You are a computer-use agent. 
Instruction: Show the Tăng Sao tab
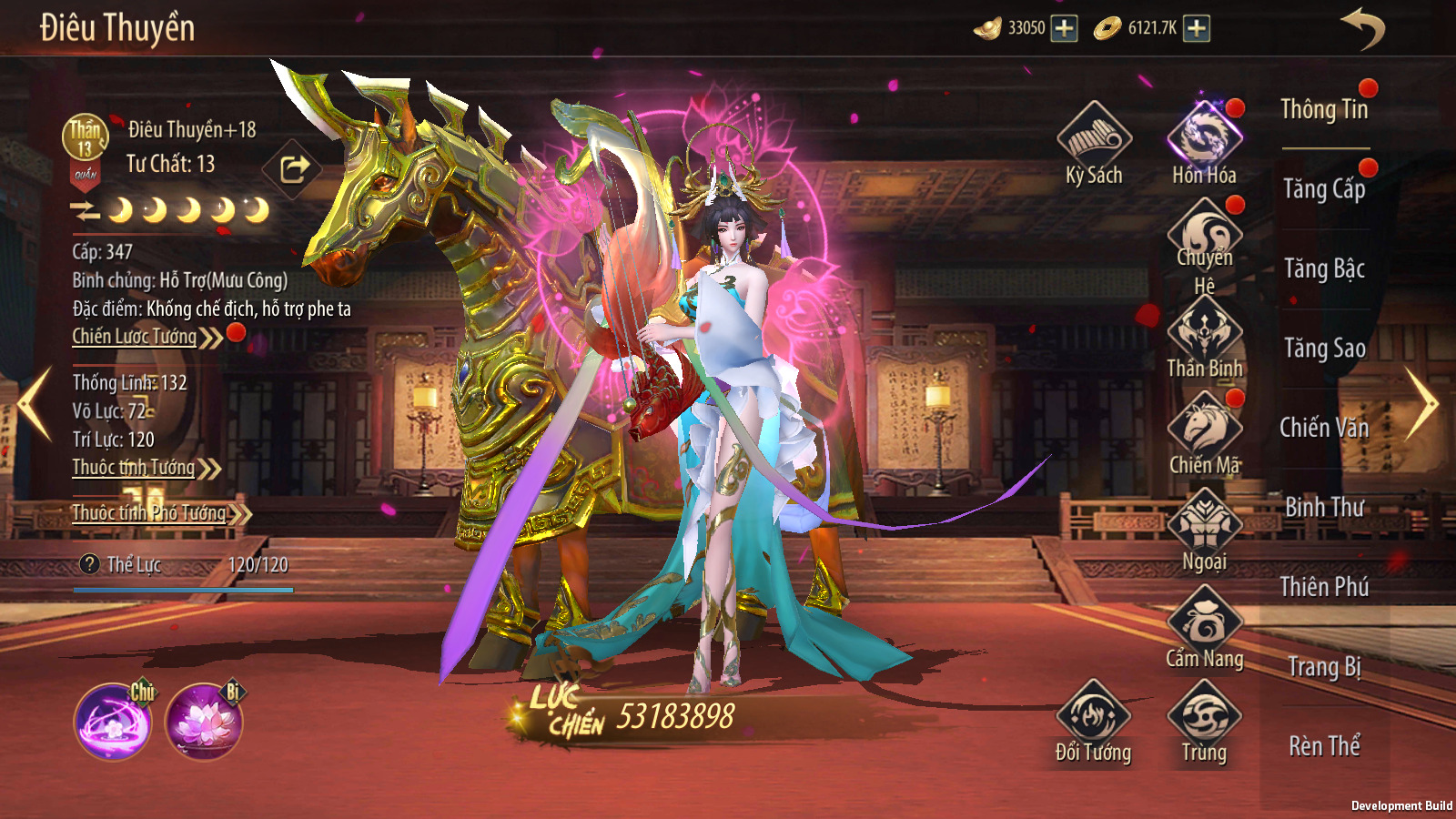tap(1324, 349)
